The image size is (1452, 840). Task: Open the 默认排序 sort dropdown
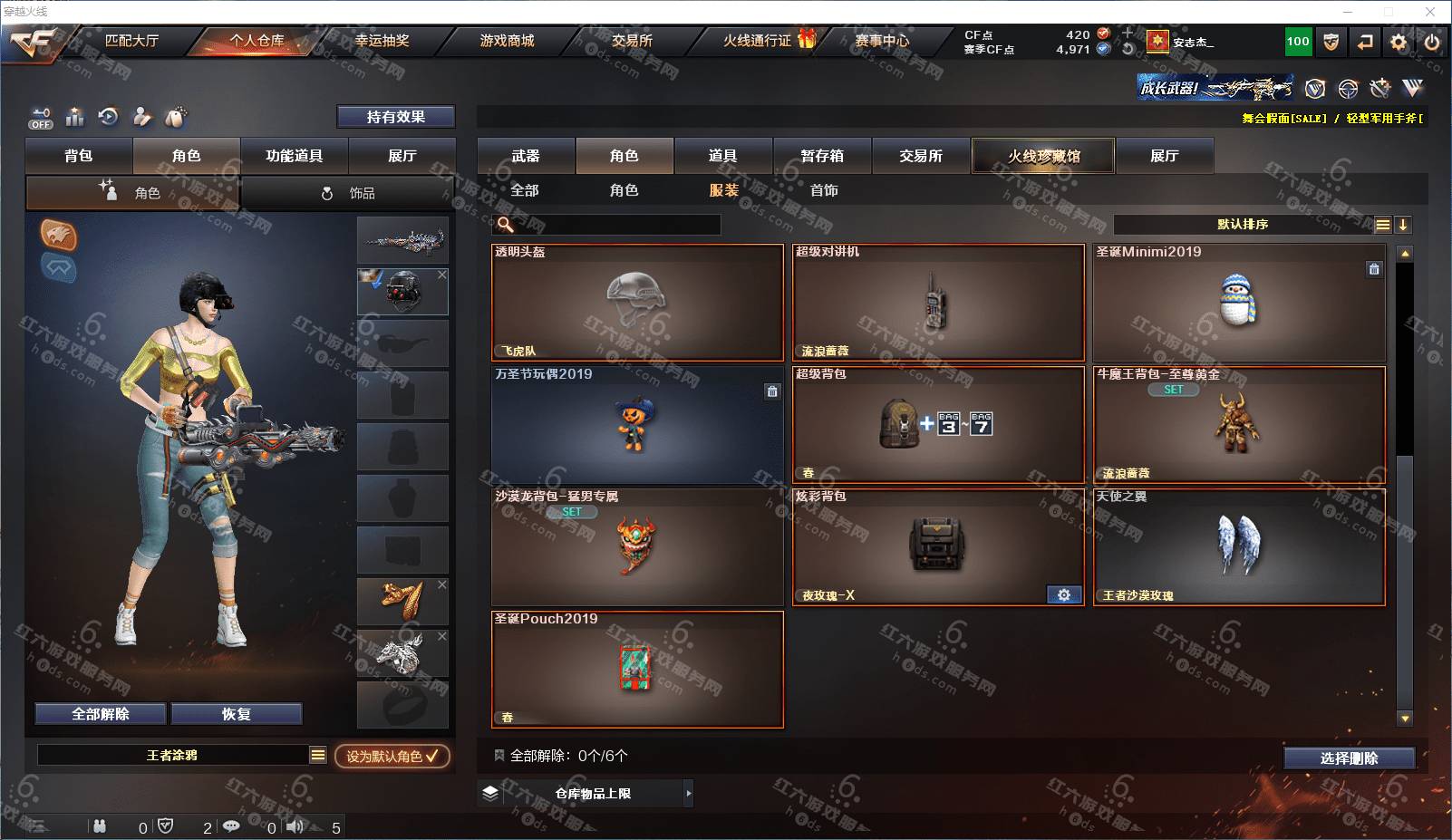pos(1243,225)
